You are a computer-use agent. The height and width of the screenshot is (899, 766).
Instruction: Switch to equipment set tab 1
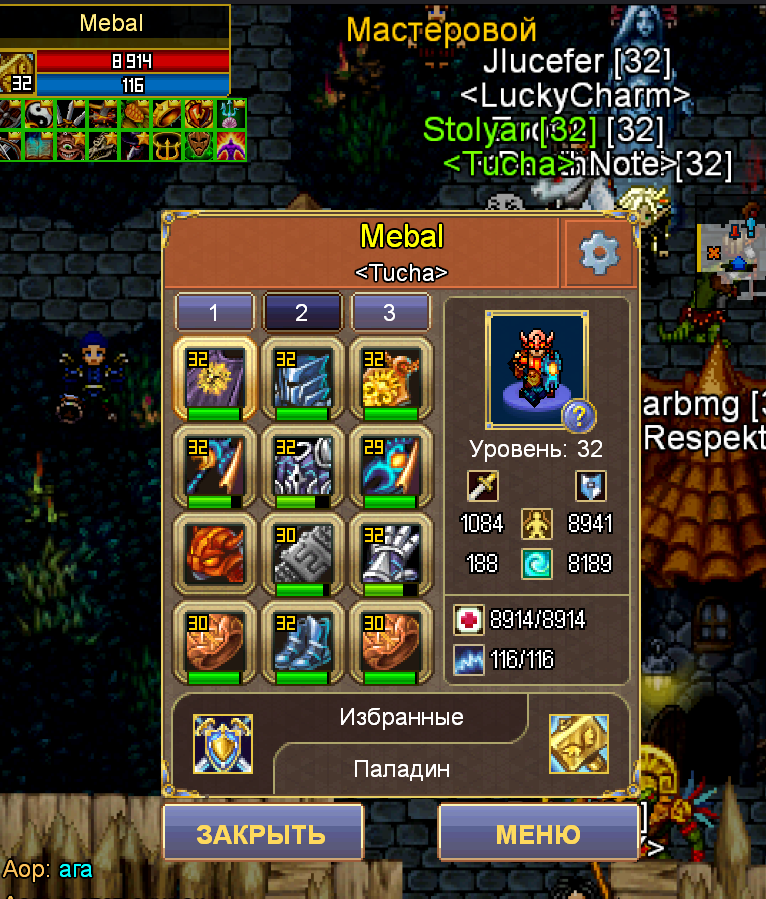[x=214, y=312]
